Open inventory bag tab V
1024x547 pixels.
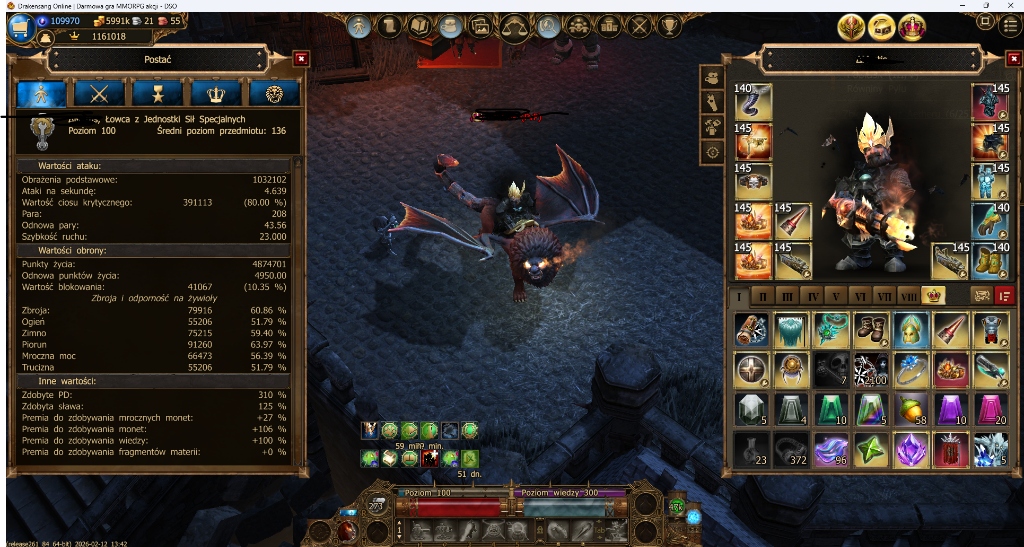[836, 297]
